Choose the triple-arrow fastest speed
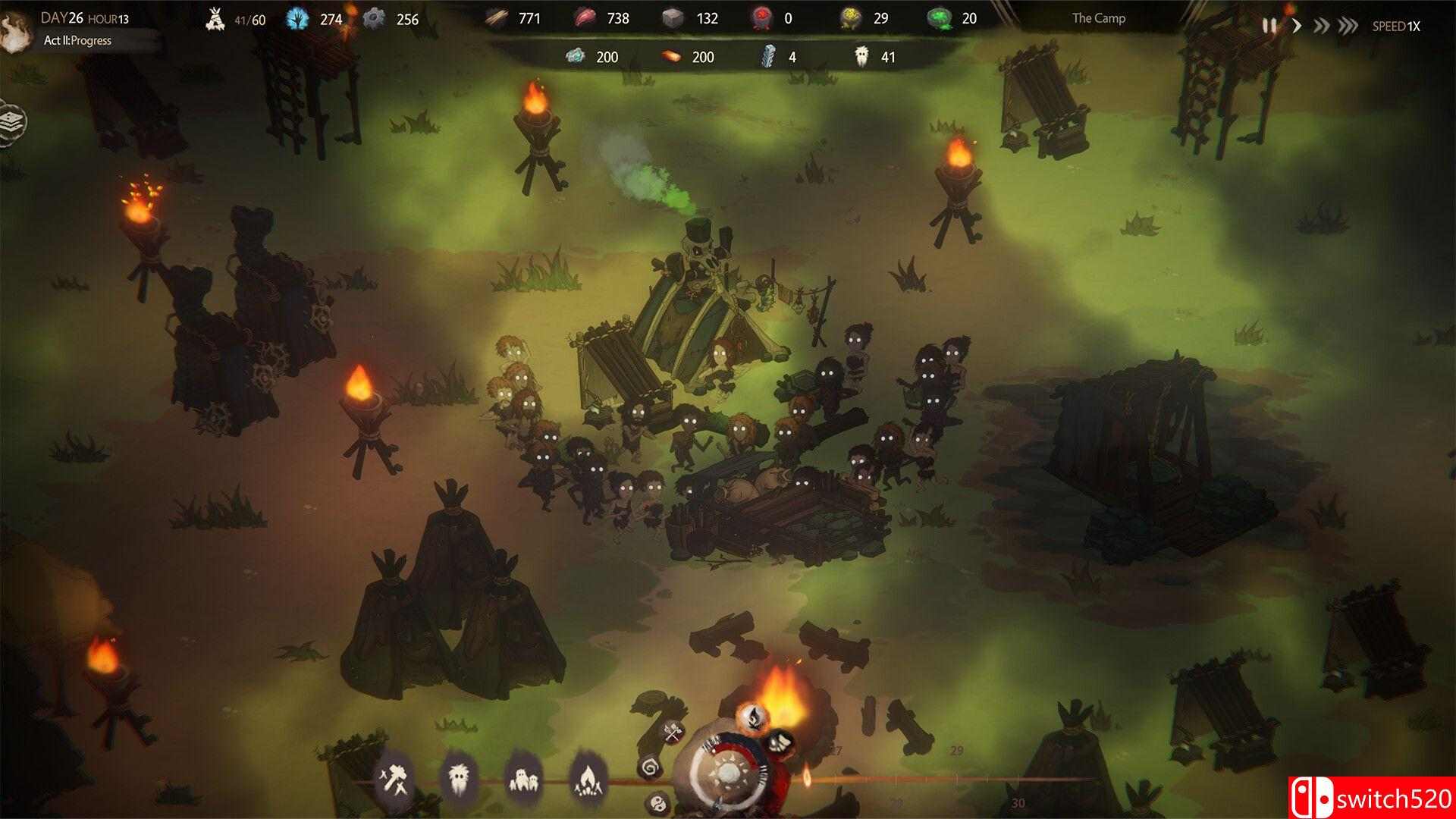The width and height of the screenshot is (1456, 819). point(1348,26)
